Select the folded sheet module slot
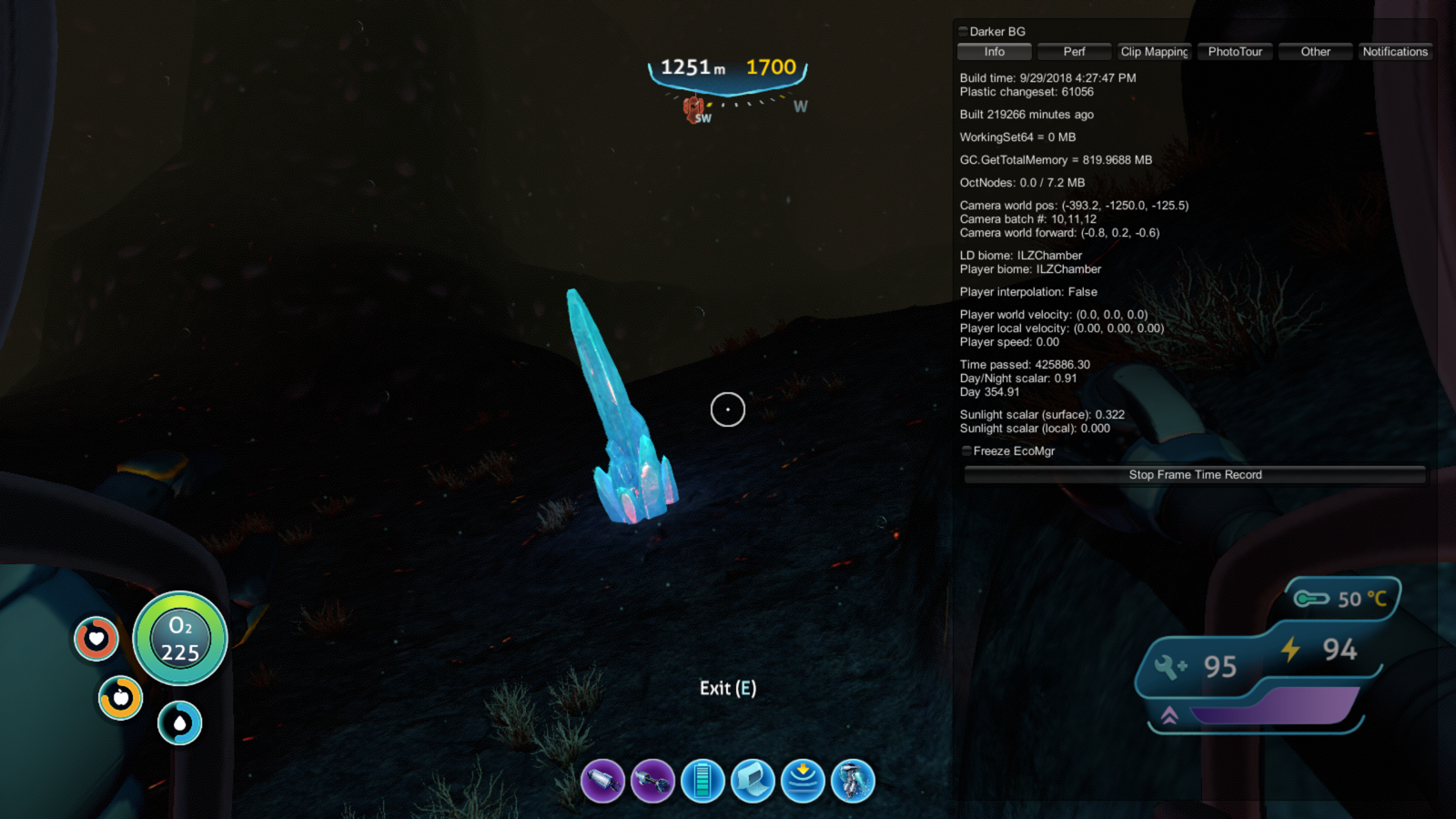Viewport: 1456px width, 819px height. pyautogui.click(x=753, y=781)
